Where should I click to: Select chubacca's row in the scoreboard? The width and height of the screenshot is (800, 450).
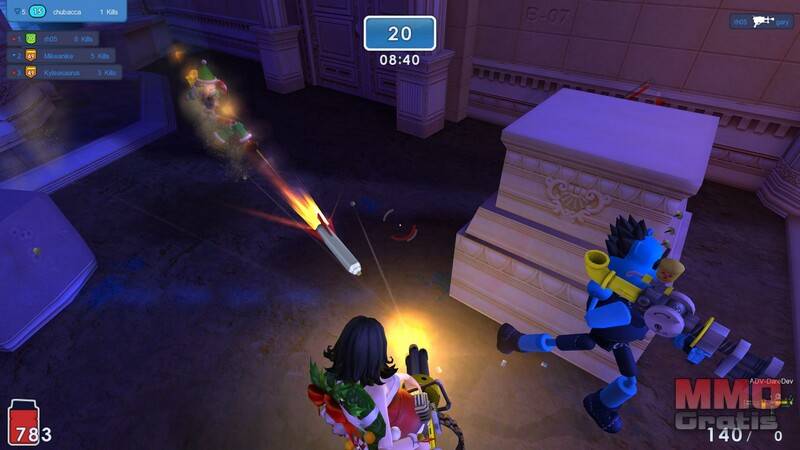(x=65, y=11)
